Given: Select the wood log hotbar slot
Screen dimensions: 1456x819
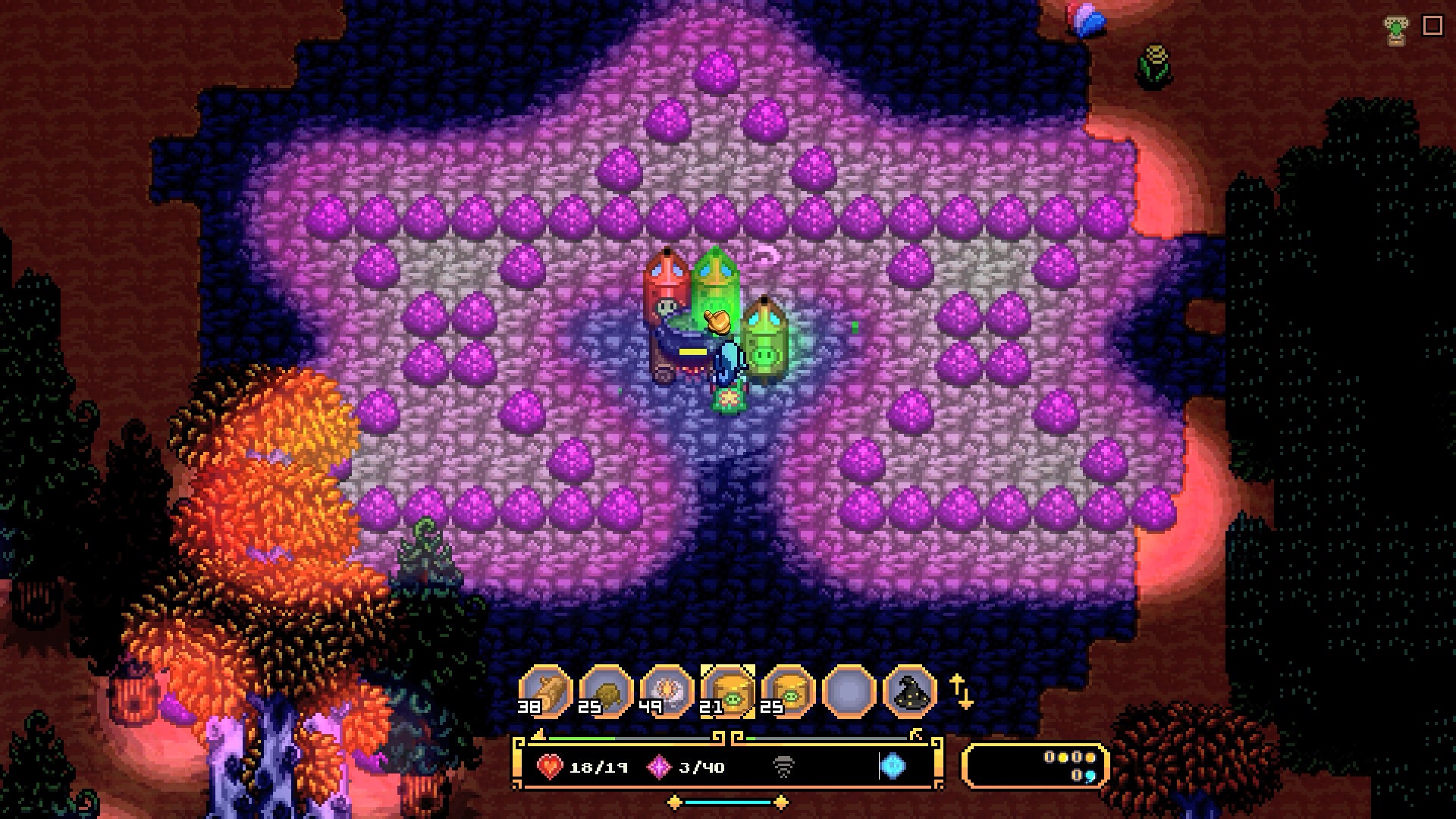Looking at the screenshot, I should coord(545,690).
